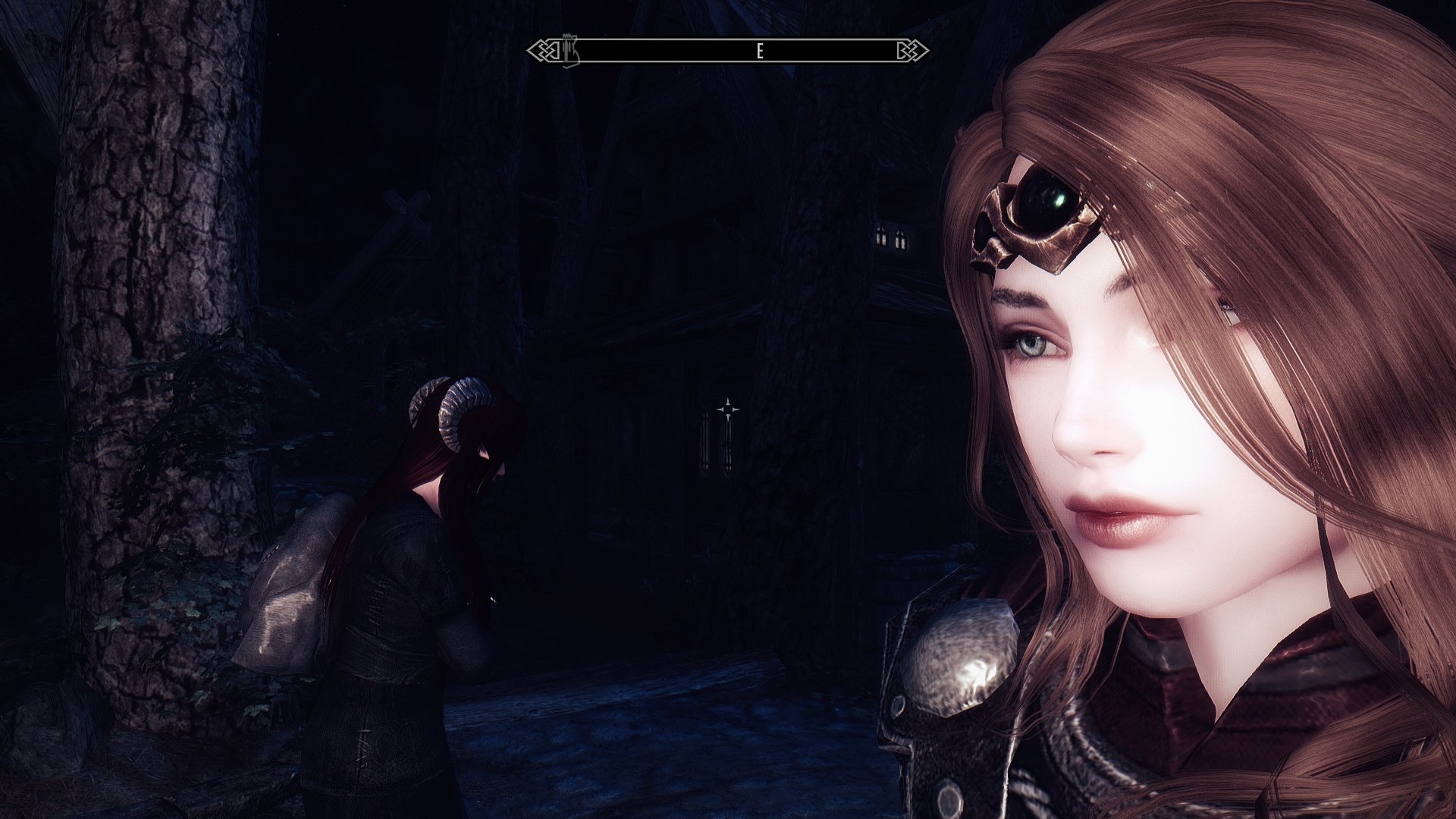This screenshot has width=1456, height=819.
Task: Click the tower location marker on compass
Action: coord(570,49)
